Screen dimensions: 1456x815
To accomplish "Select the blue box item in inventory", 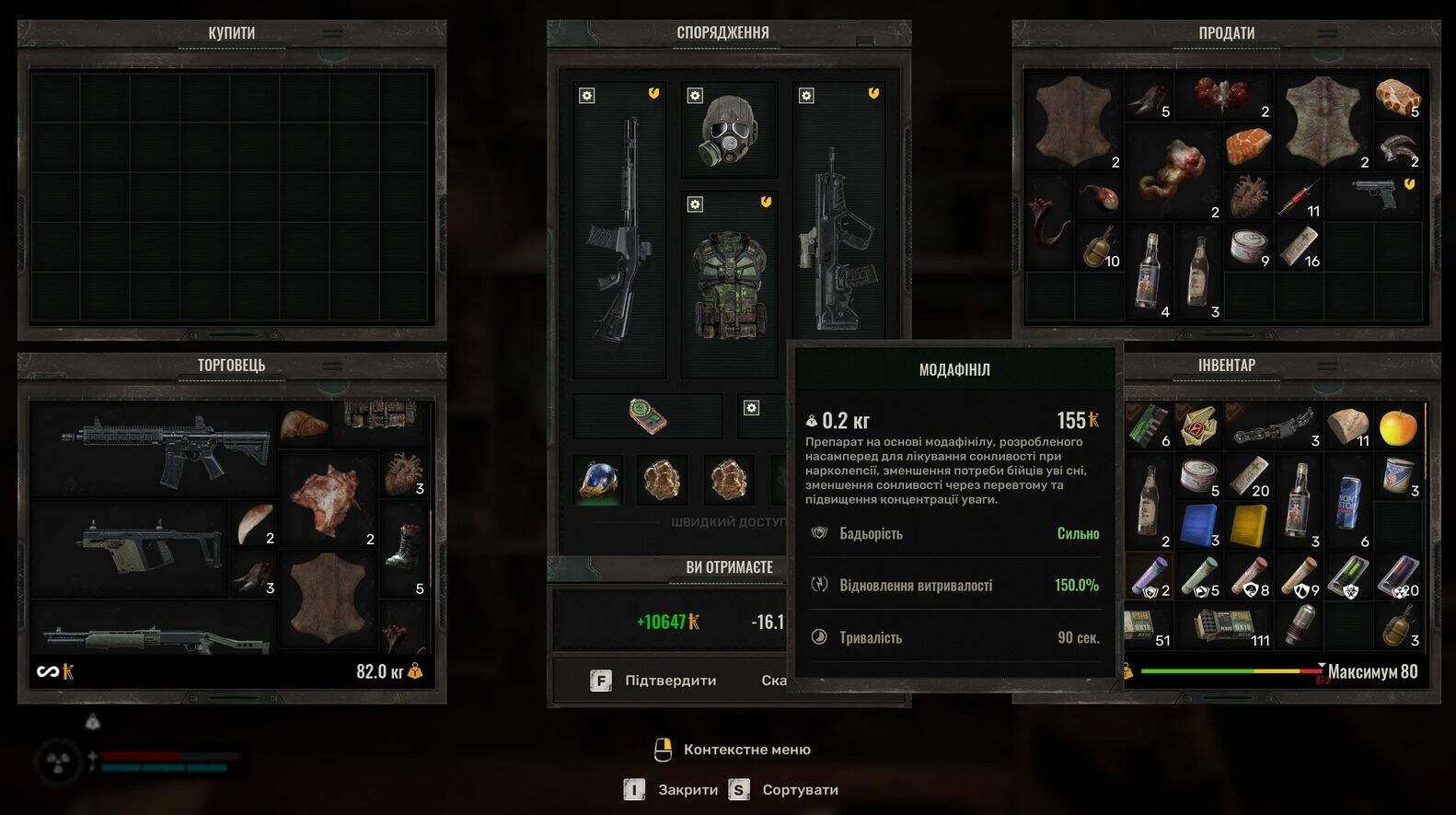I will [x=1199, y=525].
